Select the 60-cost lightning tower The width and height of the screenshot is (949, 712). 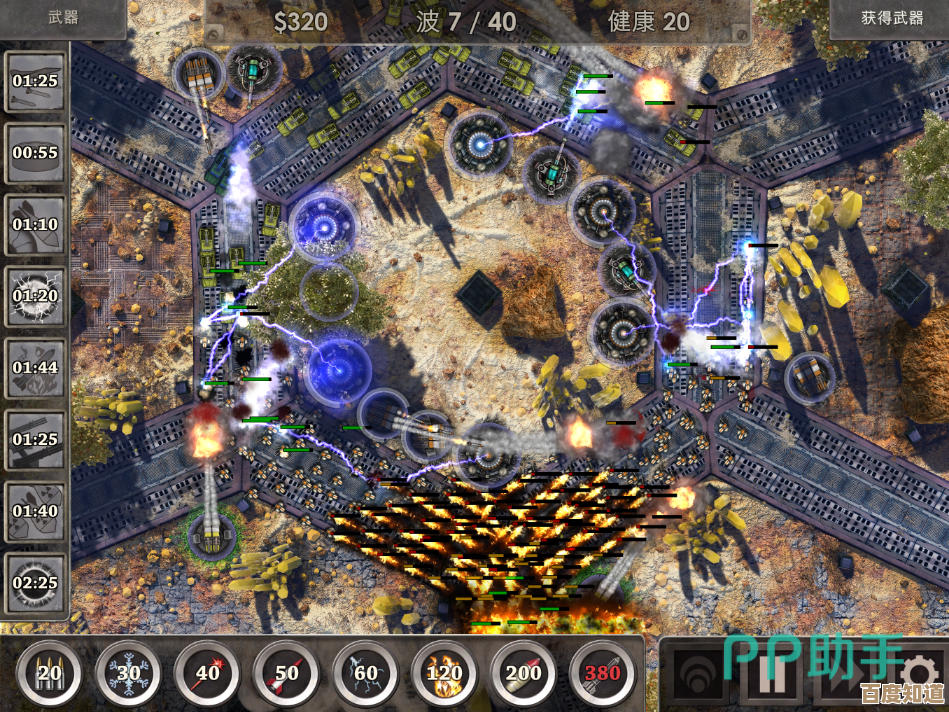click(365, 673)
